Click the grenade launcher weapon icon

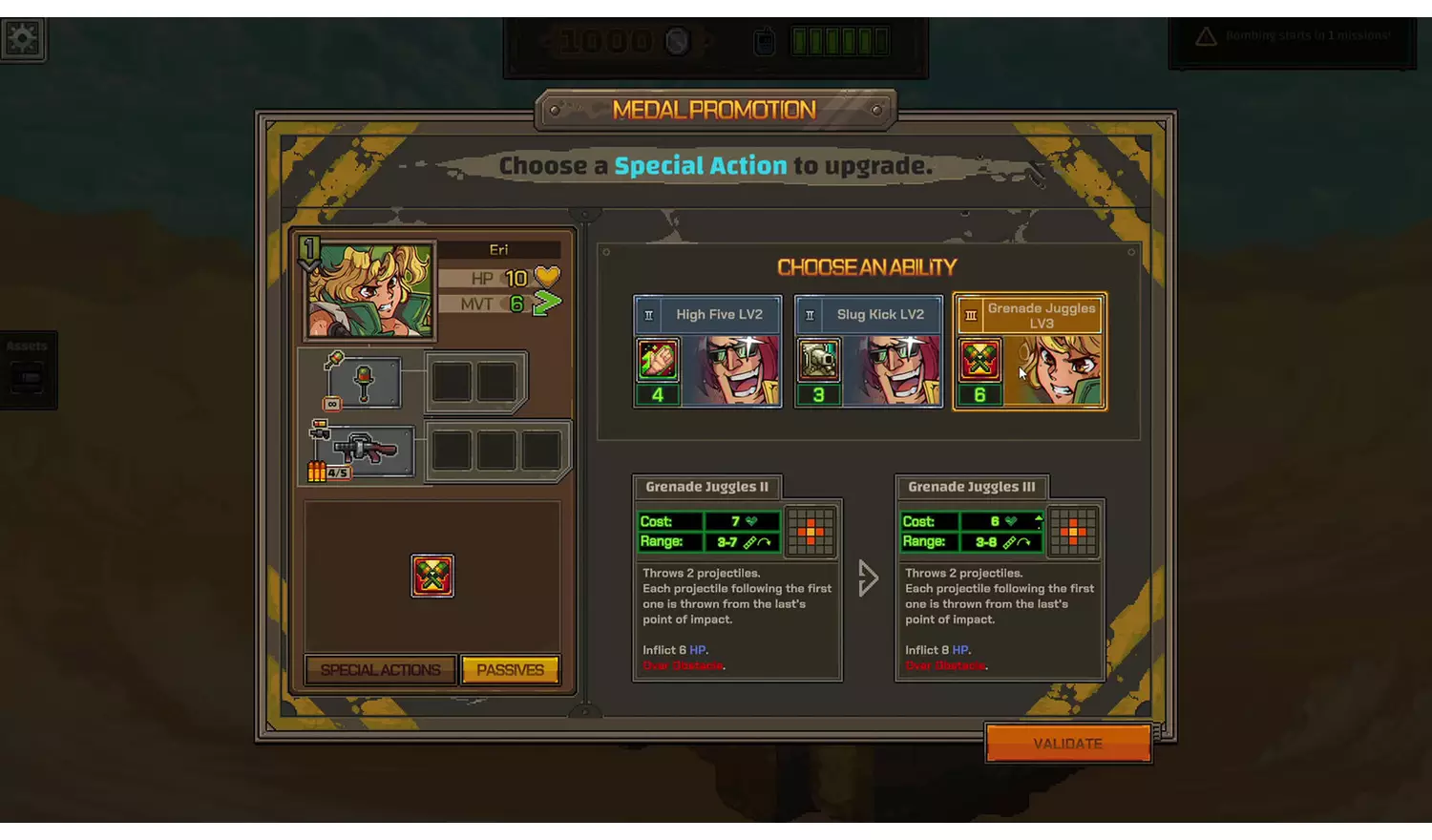(x=366, y=449)
